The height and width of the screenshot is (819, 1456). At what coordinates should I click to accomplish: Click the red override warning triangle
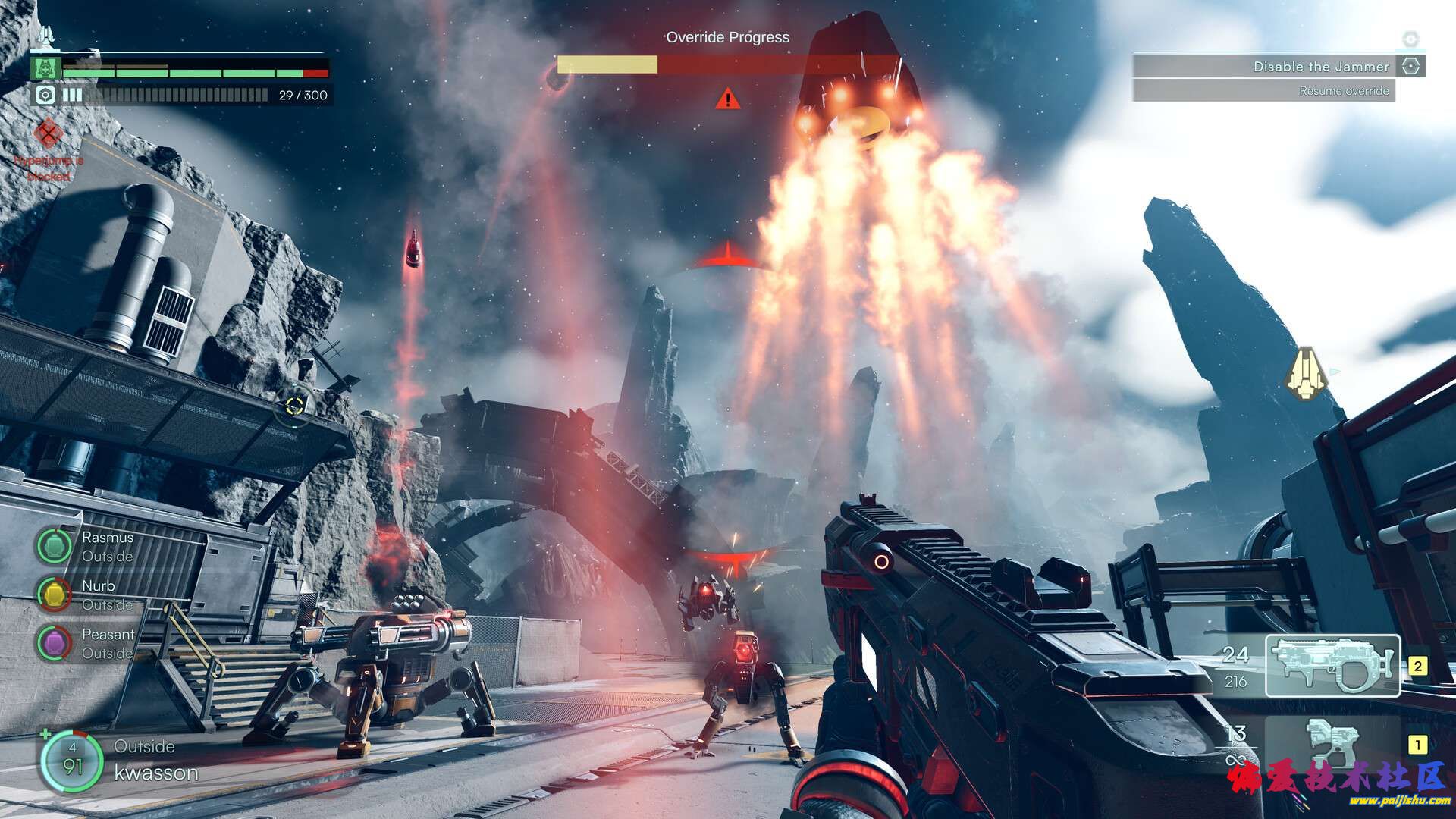(728, 99)
